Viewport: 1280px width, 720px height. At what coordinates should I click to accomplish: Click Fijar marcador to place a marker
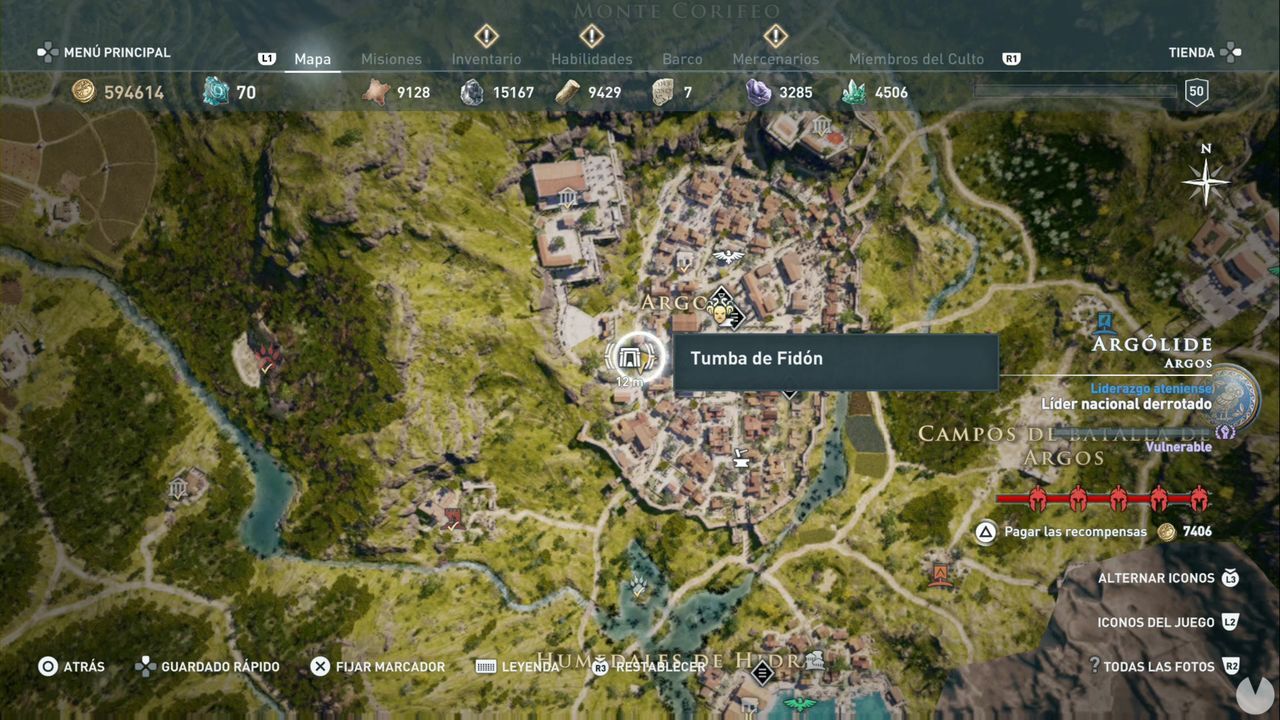coord(378,666)
